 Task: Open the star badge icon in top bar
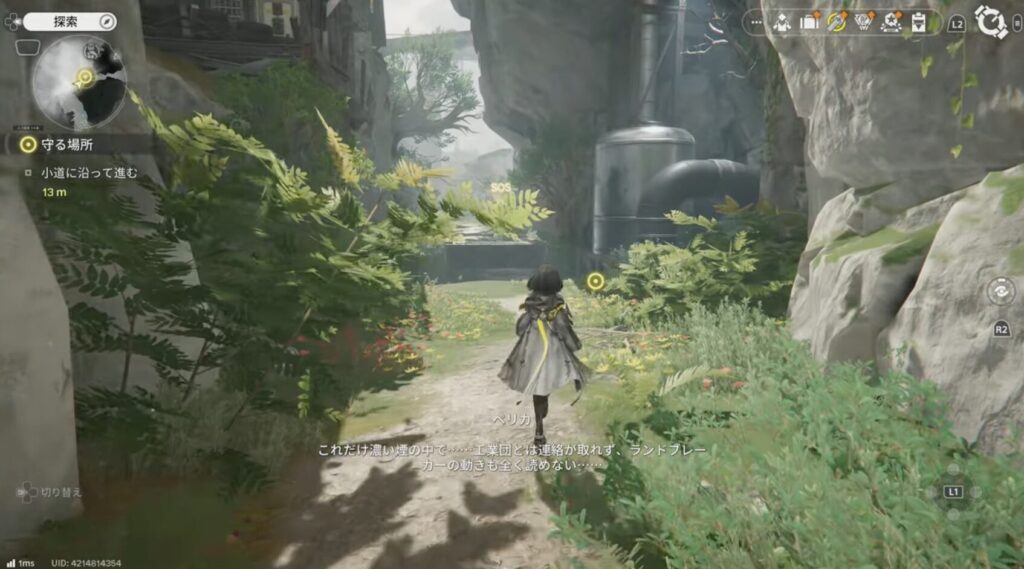(x=891, y=22)
